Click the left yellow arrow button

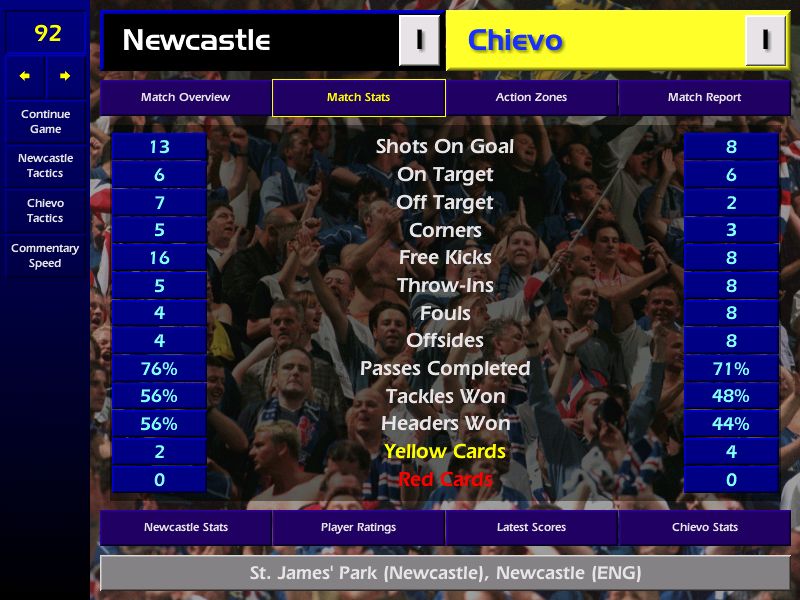pyautogui.click(x=25, y=76)
